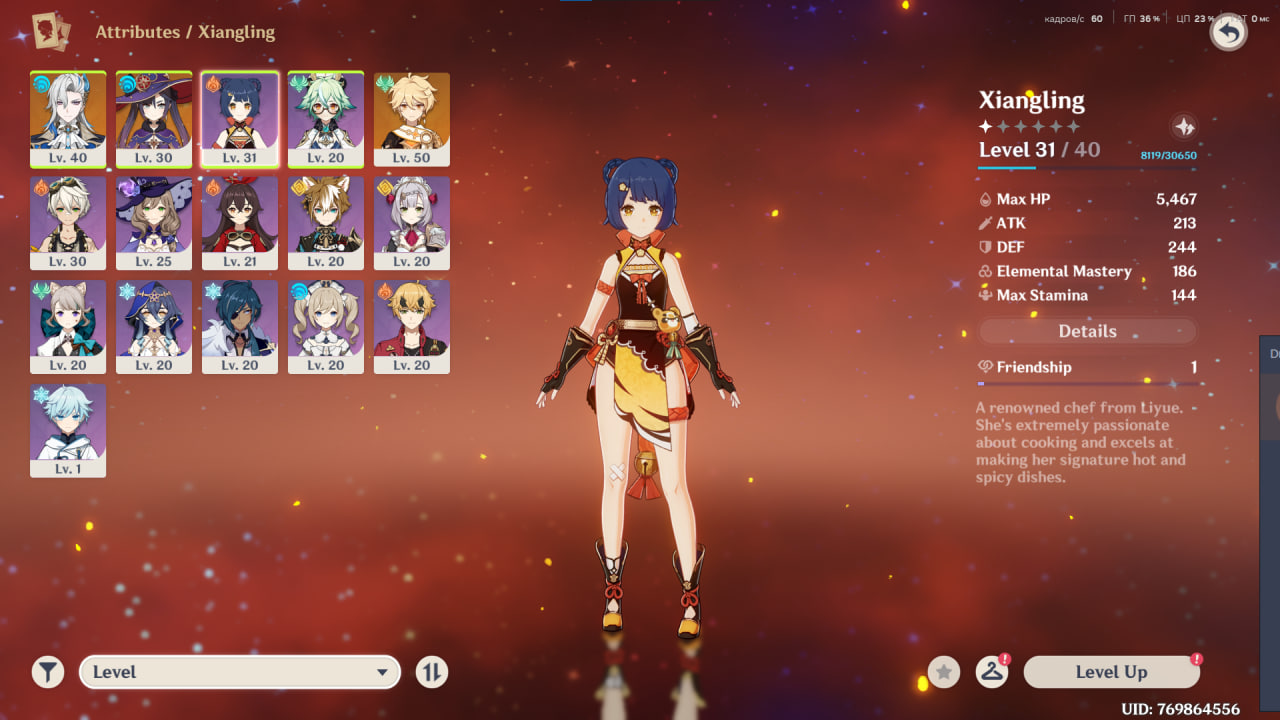1280x720 pixels.
Task: Click the sparkle icon beside the star rating
Action: pos(1184,127)
